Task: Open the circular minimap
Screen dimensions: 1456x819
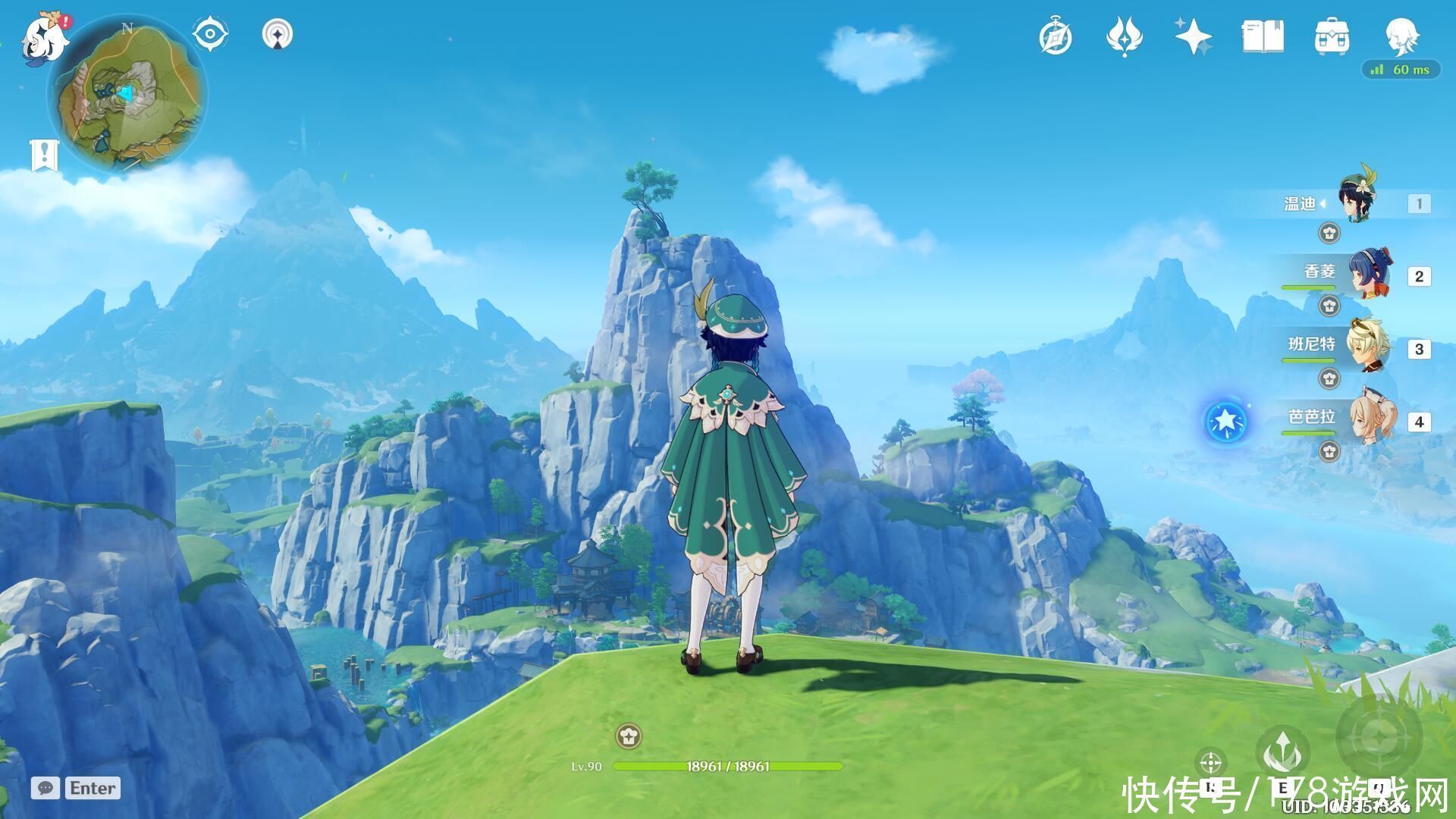Action: pos(127,95)
